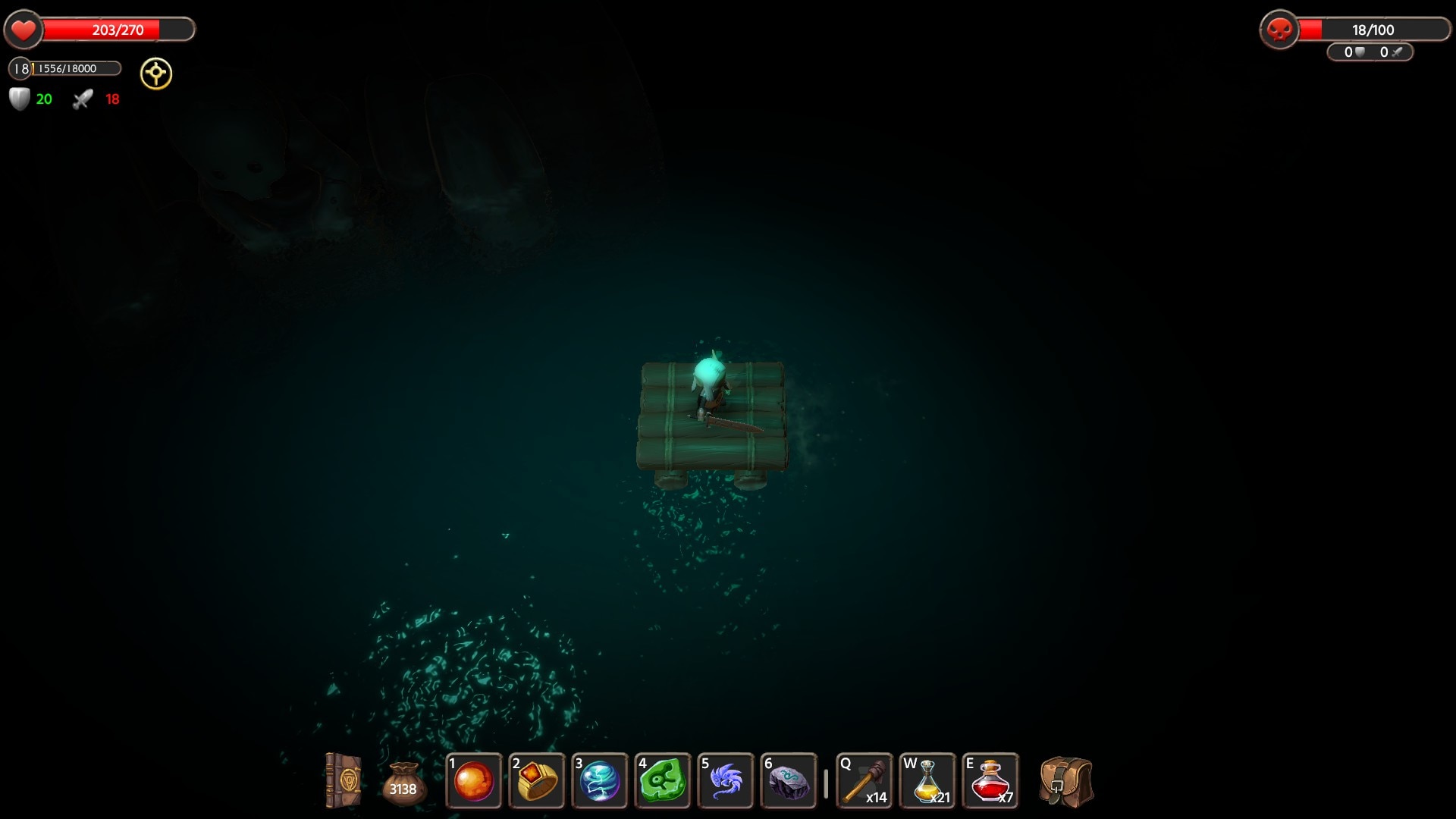Click the gold coin pouch
This screenshot has height=819, width=1456.
[x=403, y=783]
